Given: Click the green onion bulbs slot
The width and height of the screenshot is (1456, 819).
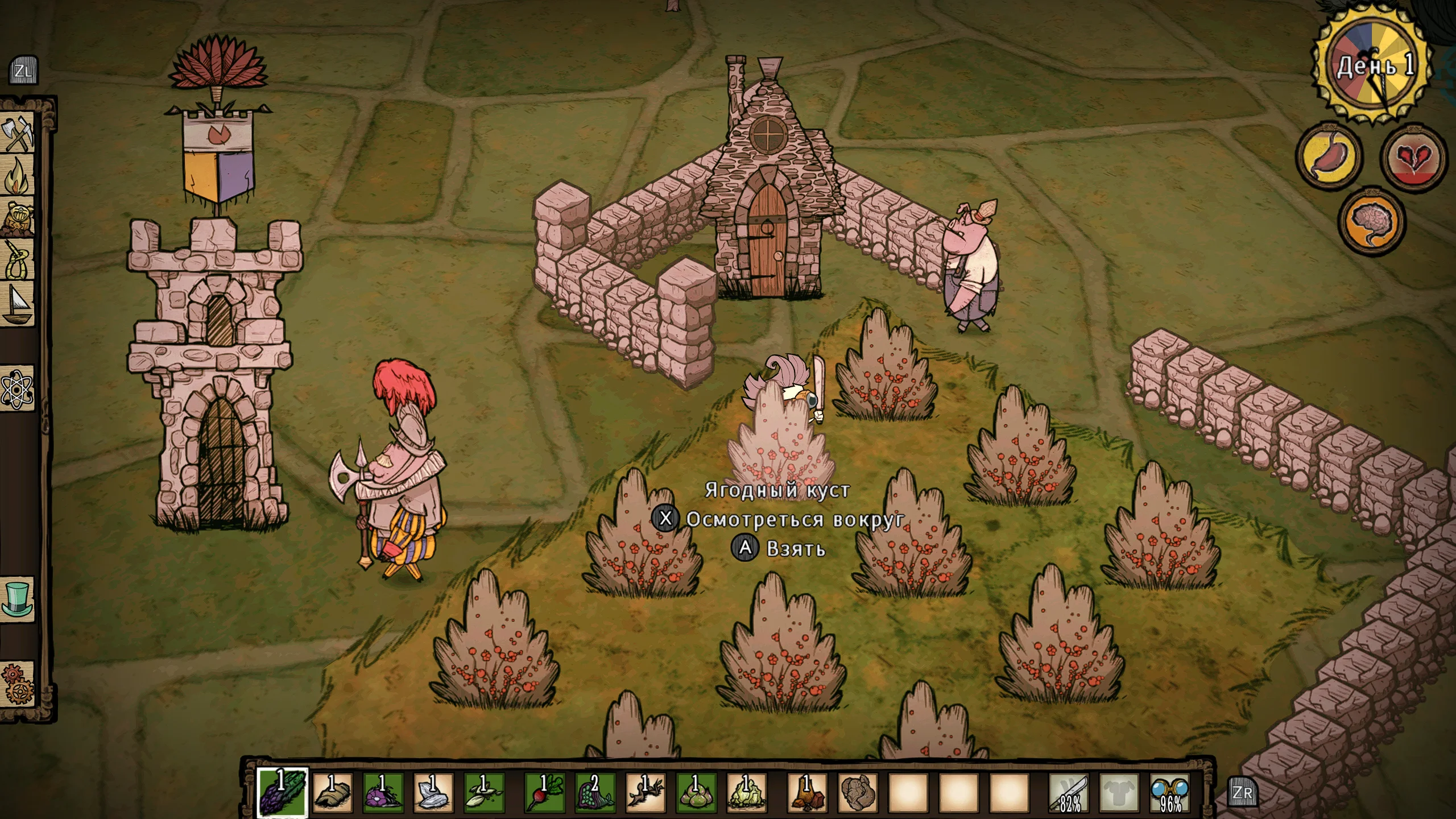Looking at the screenshot, I should coord(695,792).
